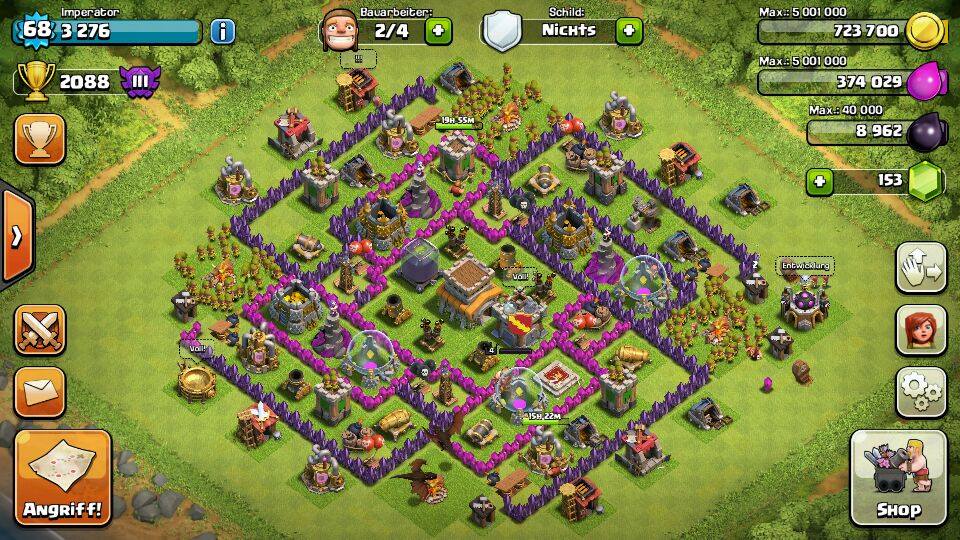Viewport: 960px width, 540px height.
Task: Open the Shop menu
Action: pyautogui.click(x=898, y=477)
